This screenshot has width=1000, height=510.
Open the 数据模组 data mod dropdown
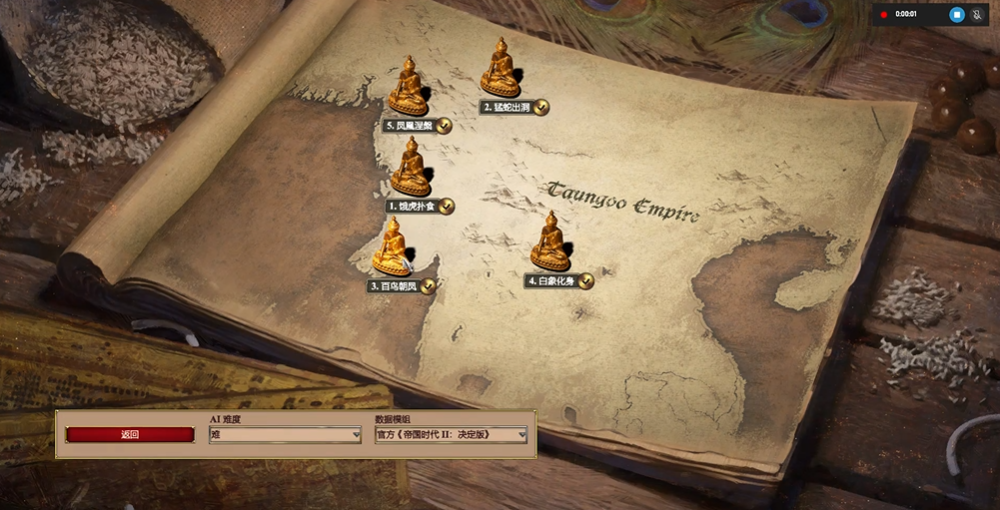(x=451, y=435)
